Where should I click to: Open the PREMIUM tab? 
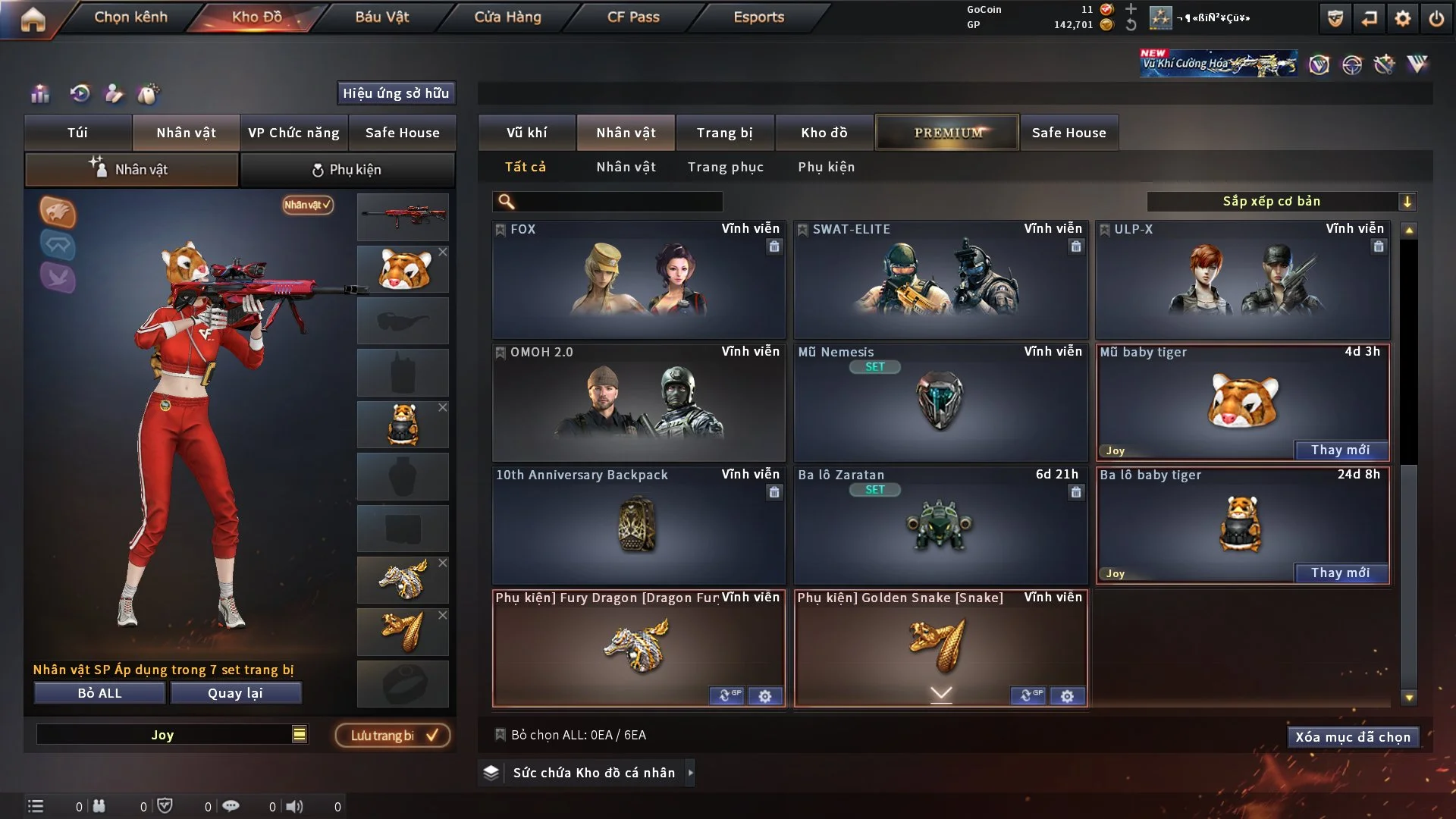947,133
